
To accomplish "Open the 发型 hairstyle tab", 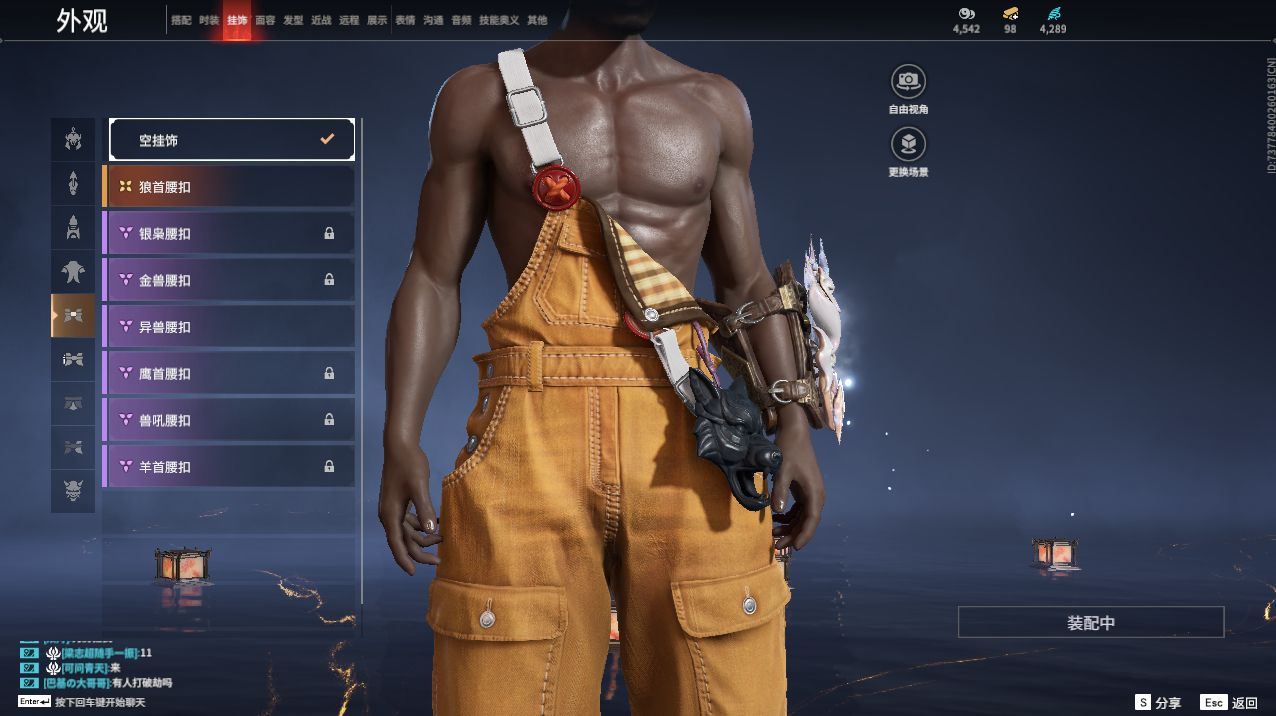I will (293, 20).
